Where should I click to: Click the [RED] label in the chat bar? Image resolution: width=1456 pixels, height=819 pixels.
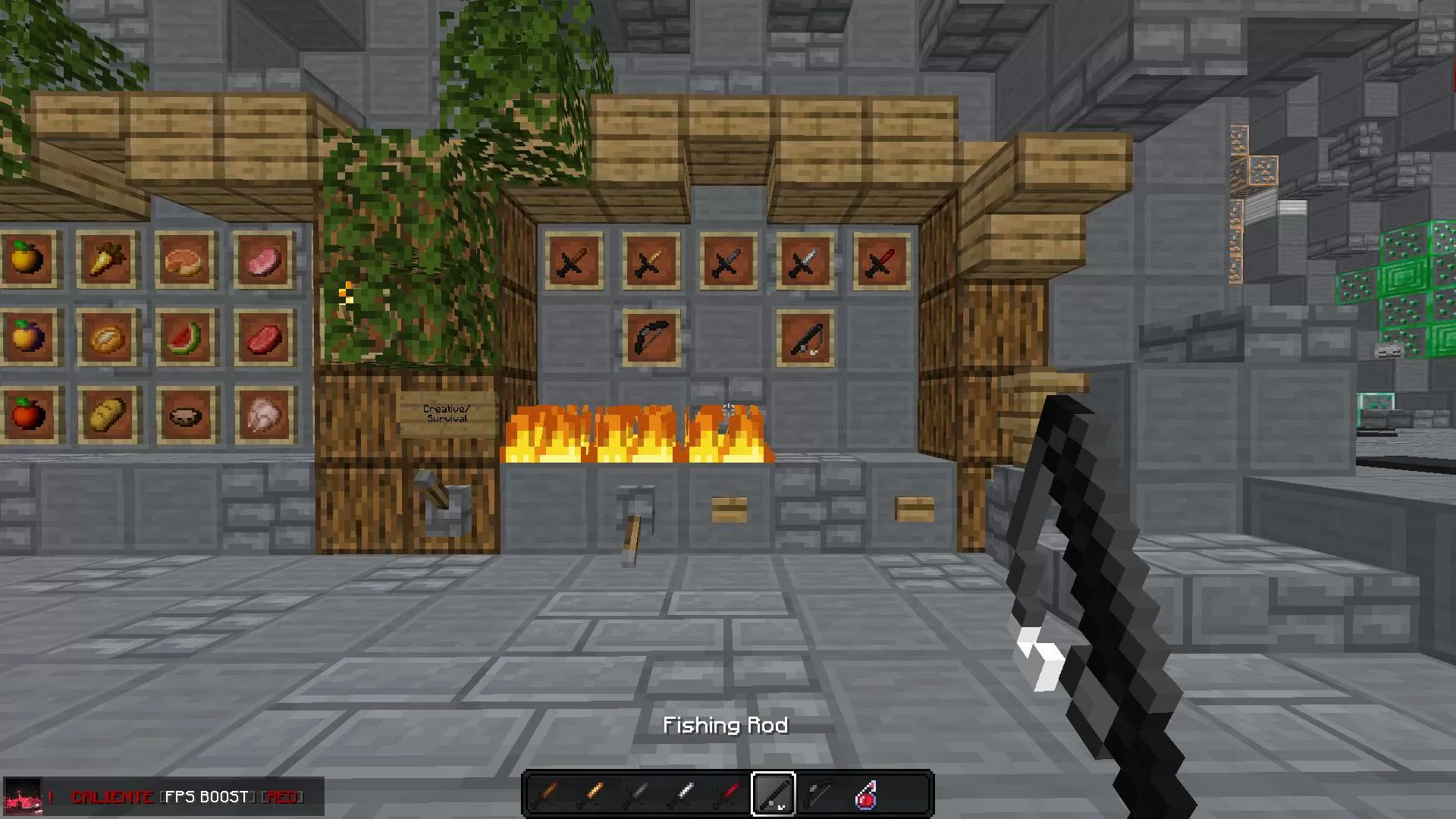pyautogui.click(x=282, y=797)
